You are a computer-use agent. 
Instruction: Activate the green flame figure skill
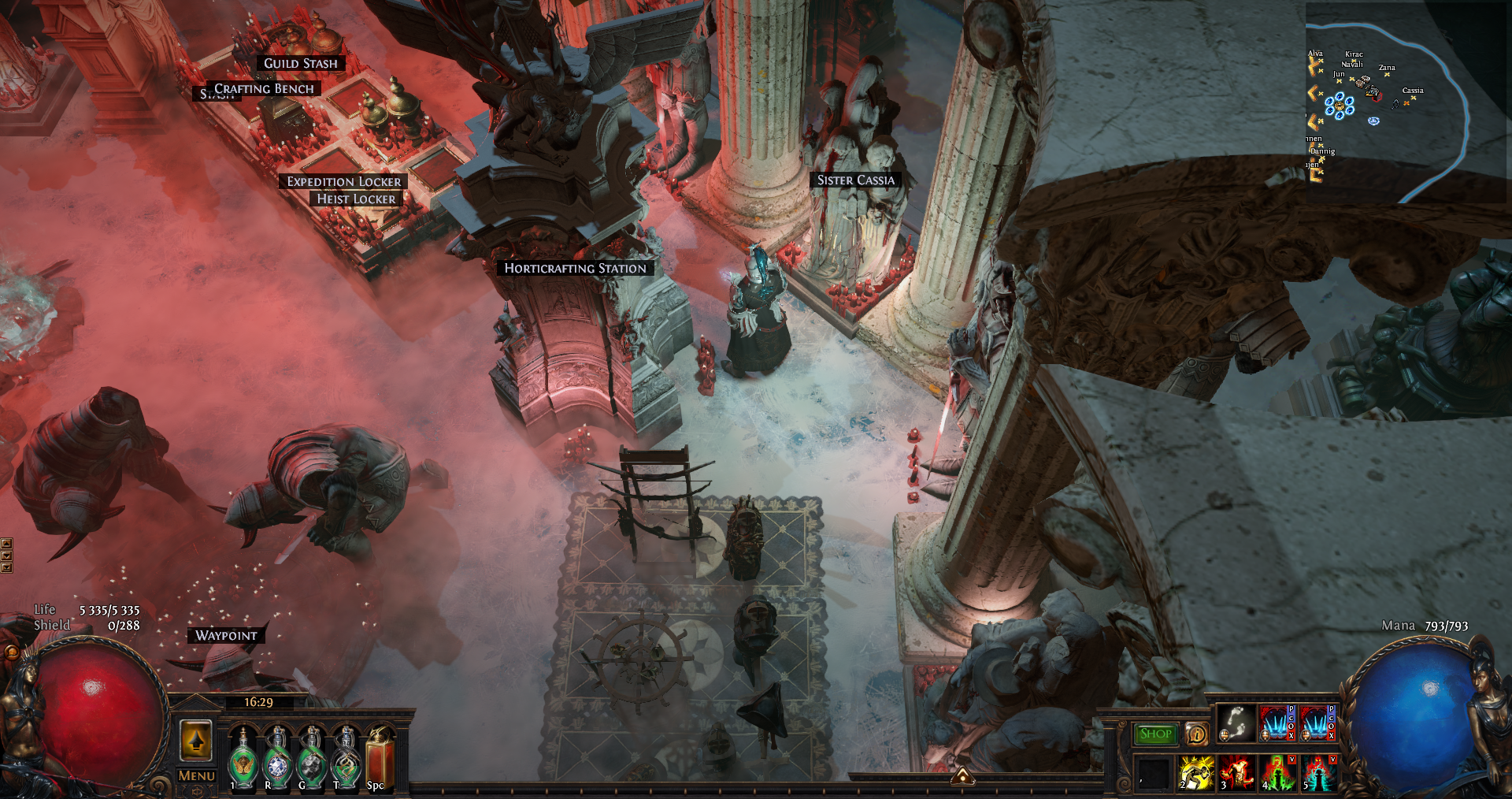pos(1277,772)
